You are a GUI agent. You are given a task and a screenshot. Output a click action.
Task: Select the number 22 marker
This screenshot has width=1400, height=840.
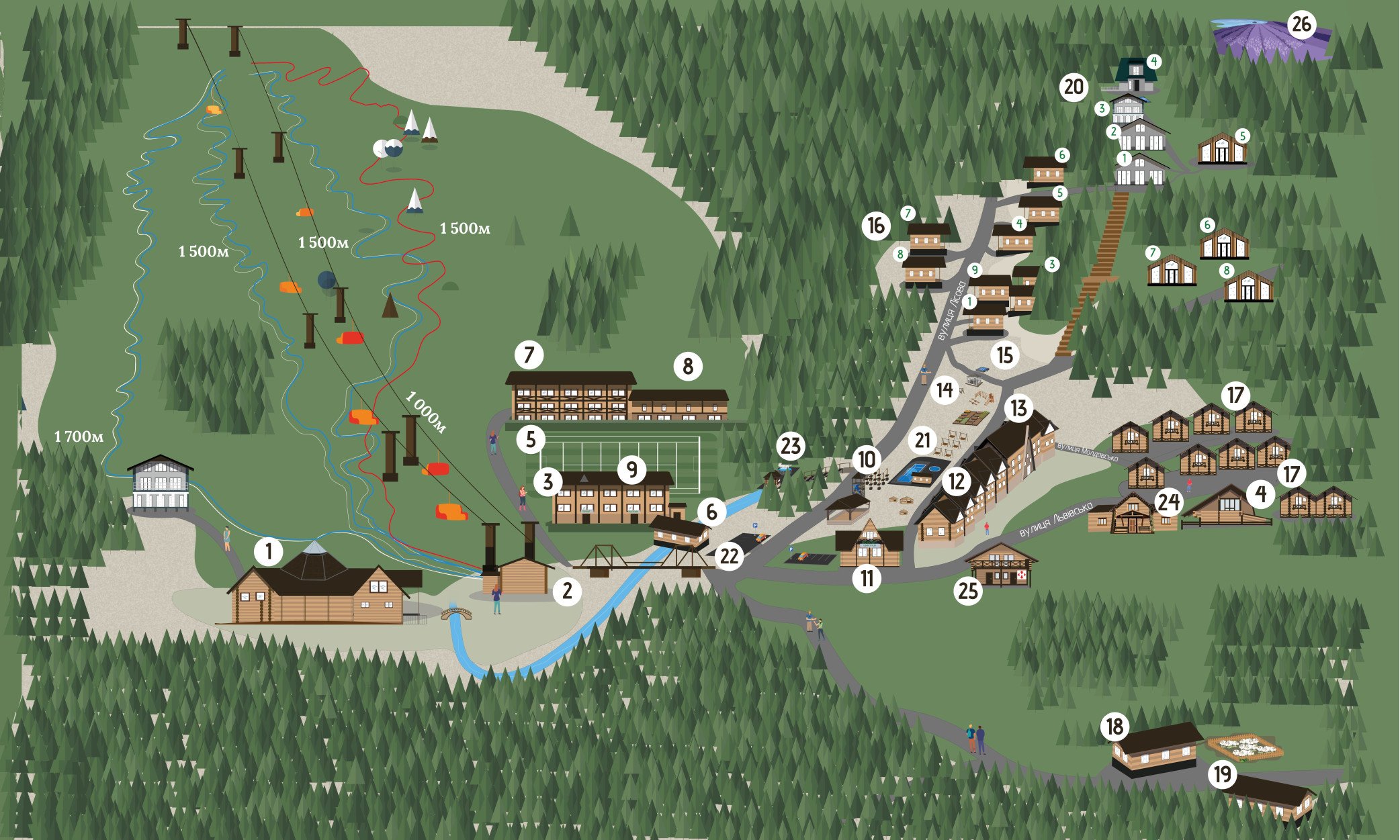point(729,556)
